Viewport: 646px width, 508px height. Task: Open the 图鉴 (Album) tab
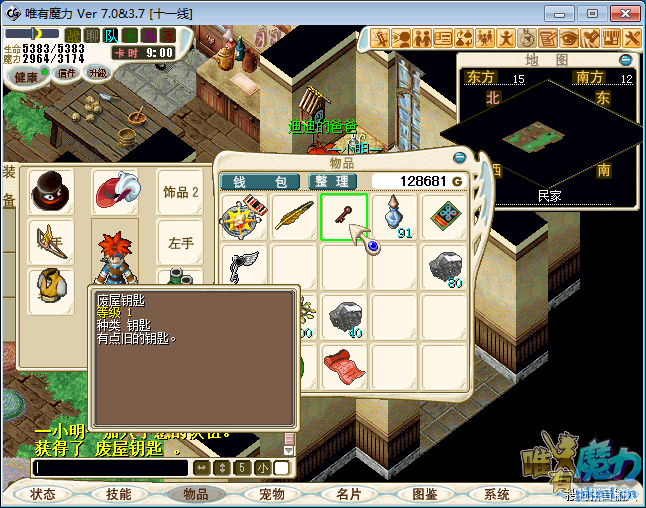(x=424, y=494)
